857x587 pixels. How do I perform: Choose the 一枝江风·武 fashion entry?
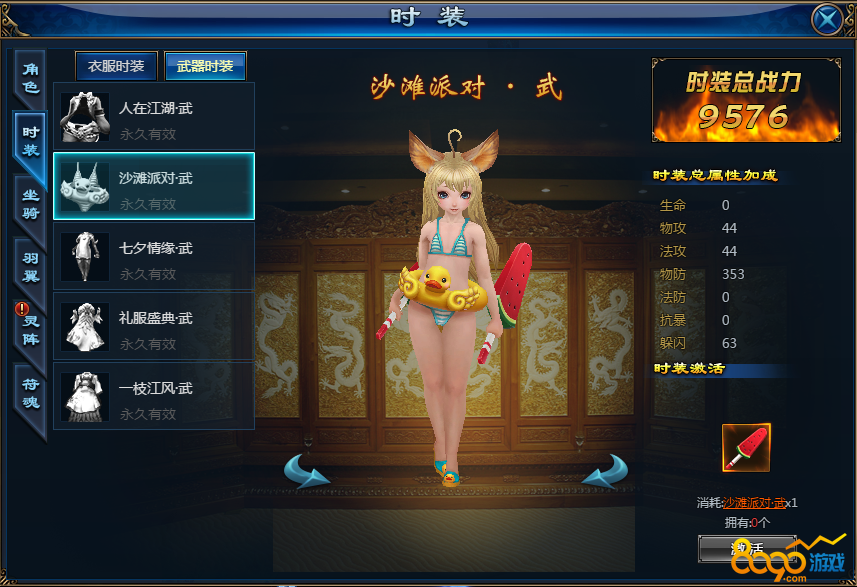tap(154, 396)
